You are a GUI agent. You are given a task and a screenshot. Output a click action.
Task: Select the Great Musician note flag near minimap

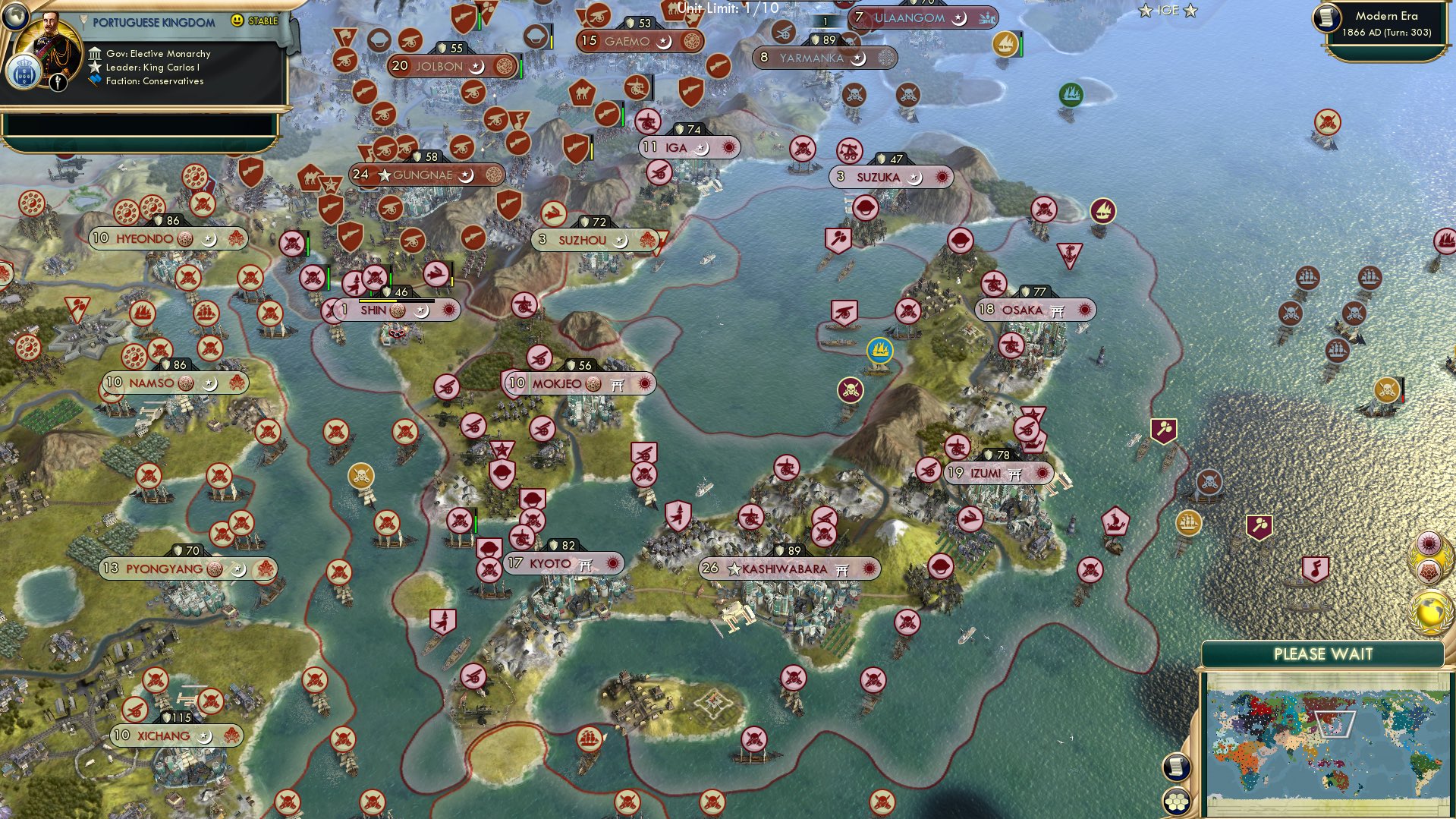tap(1316, 569)
